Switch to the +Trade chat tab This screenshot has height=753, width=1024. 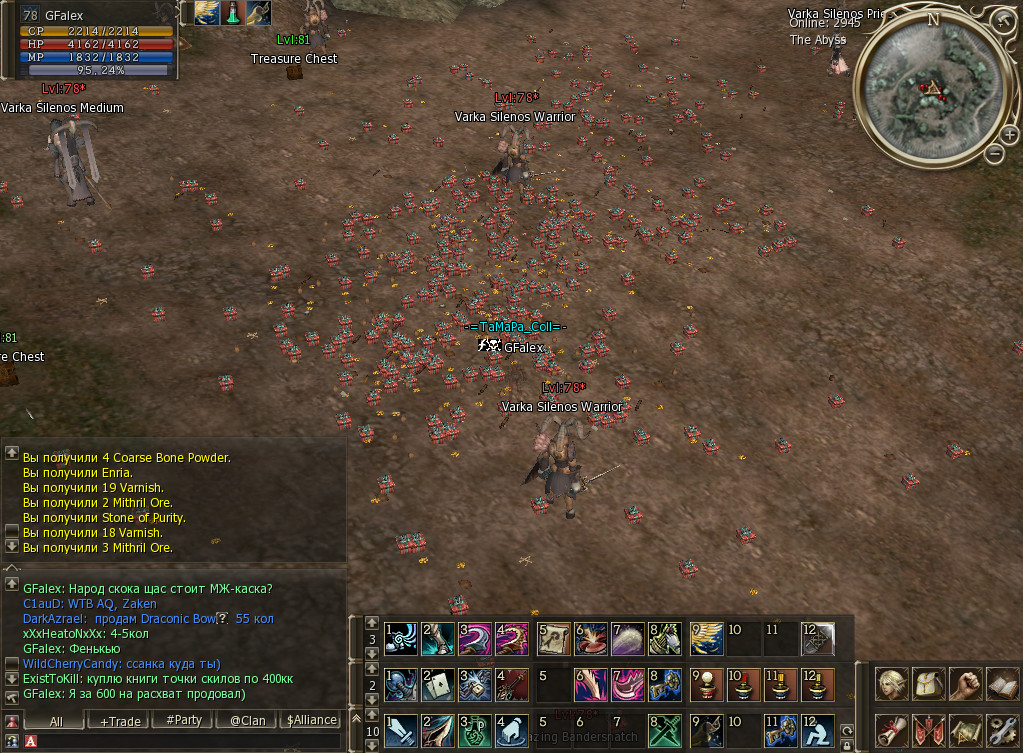pos(119,720)
